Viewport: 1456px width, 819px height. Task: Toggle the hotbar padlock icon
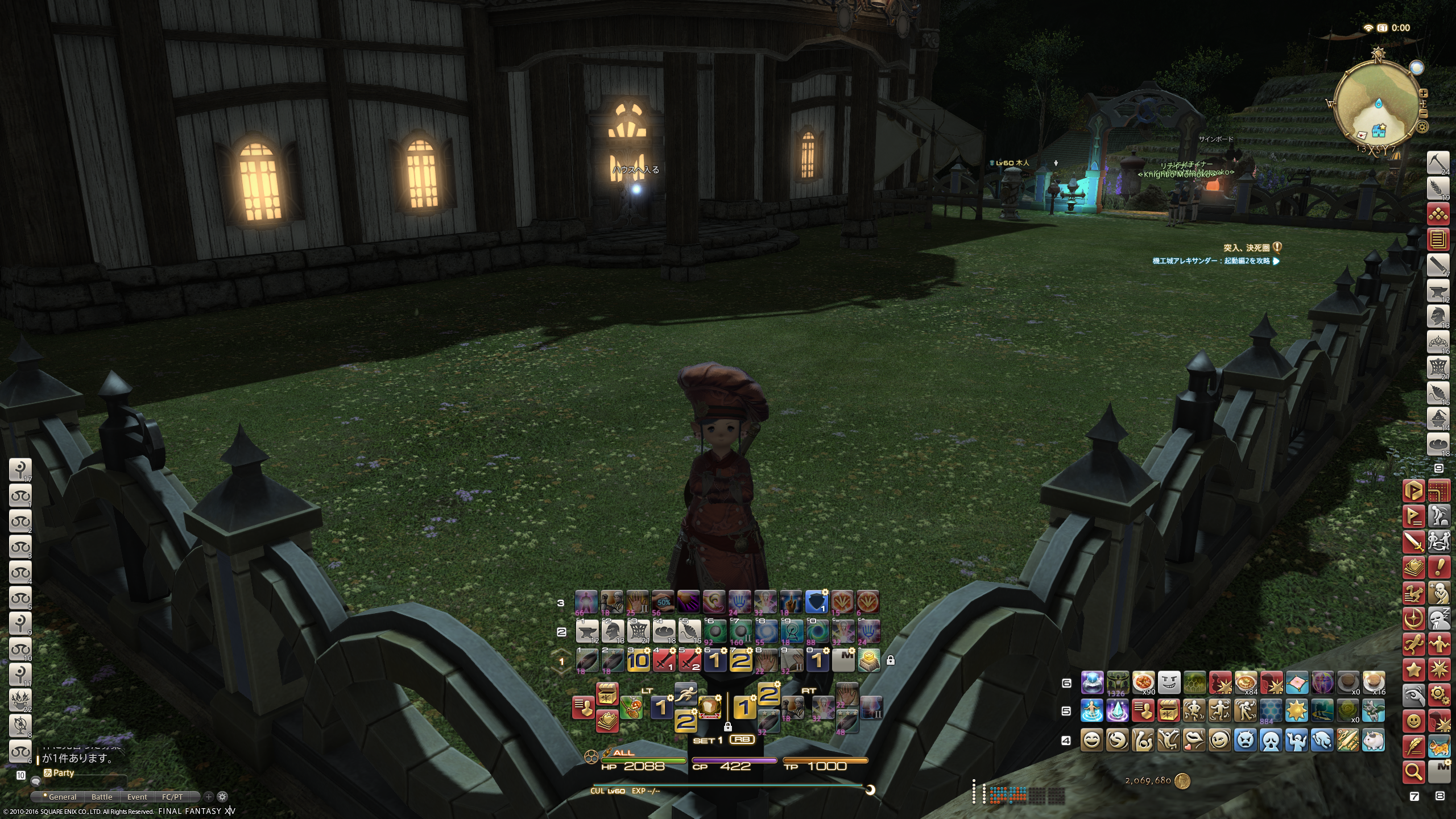(891, 660)
